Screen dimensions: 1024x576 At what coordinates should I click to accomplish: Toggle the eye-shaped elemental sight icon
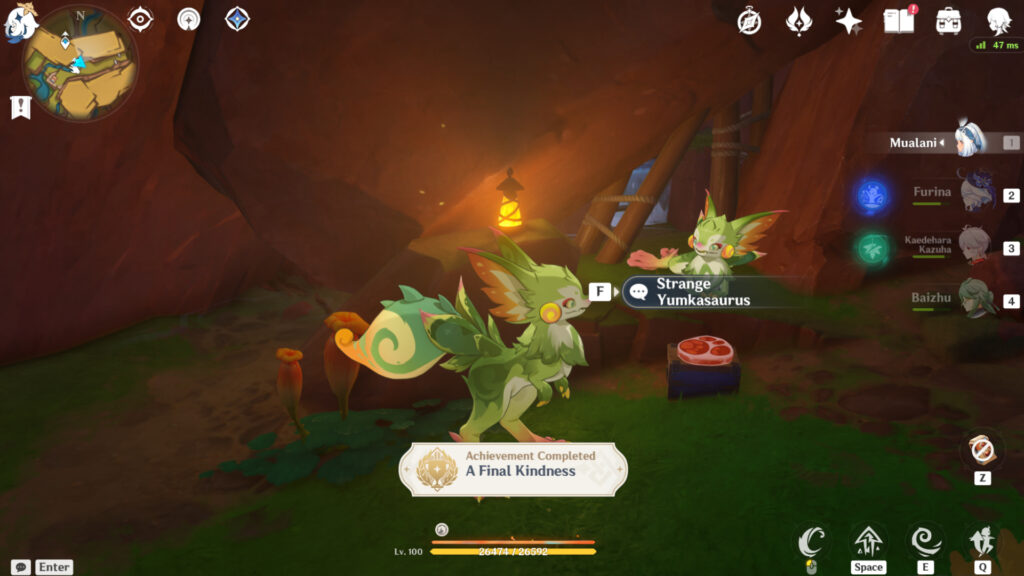click(x=140, y=19)
